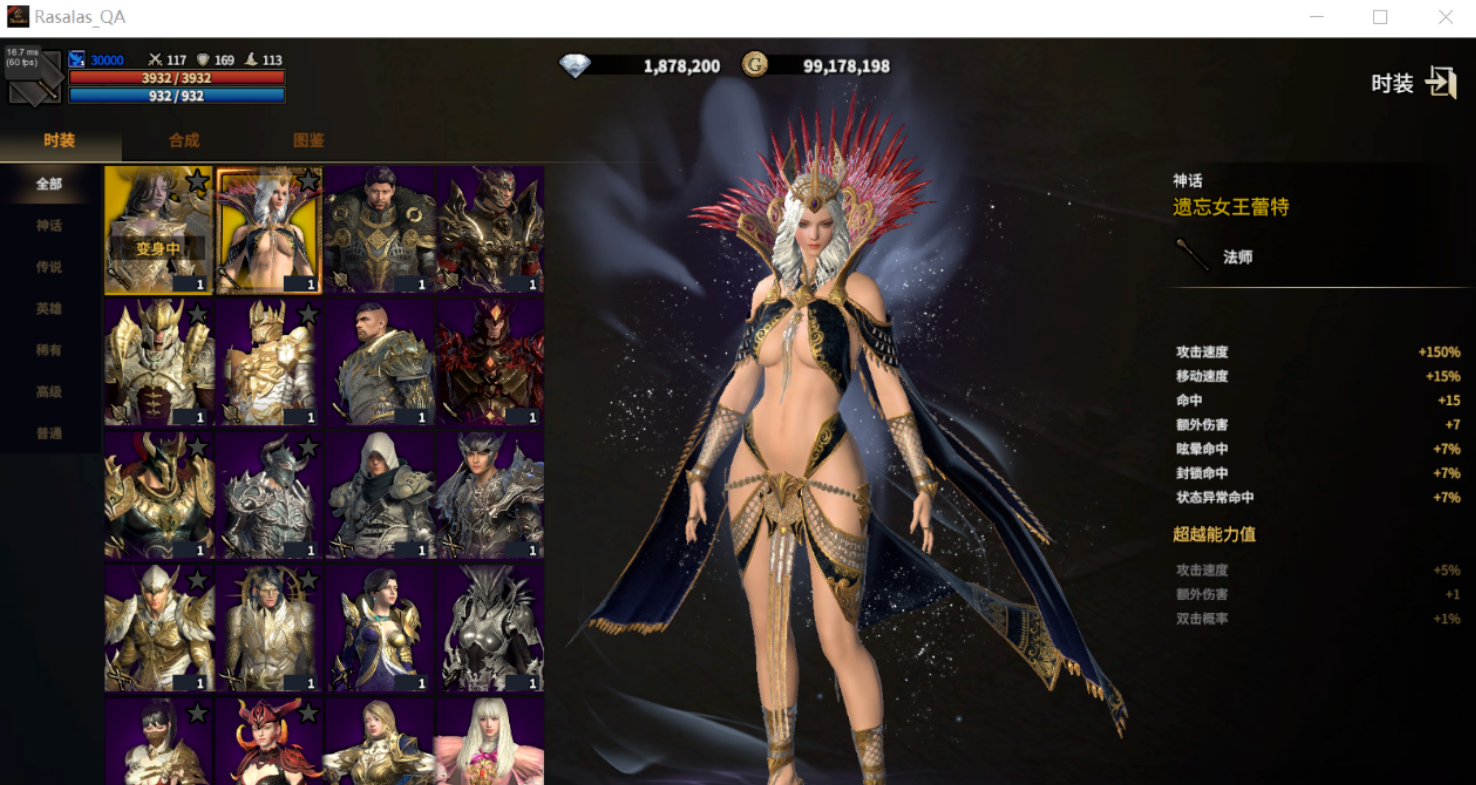The width and height of the screenshot is (1476, 785).
Task: Maximize the Rasalas_QA window
Action: 1380,17
